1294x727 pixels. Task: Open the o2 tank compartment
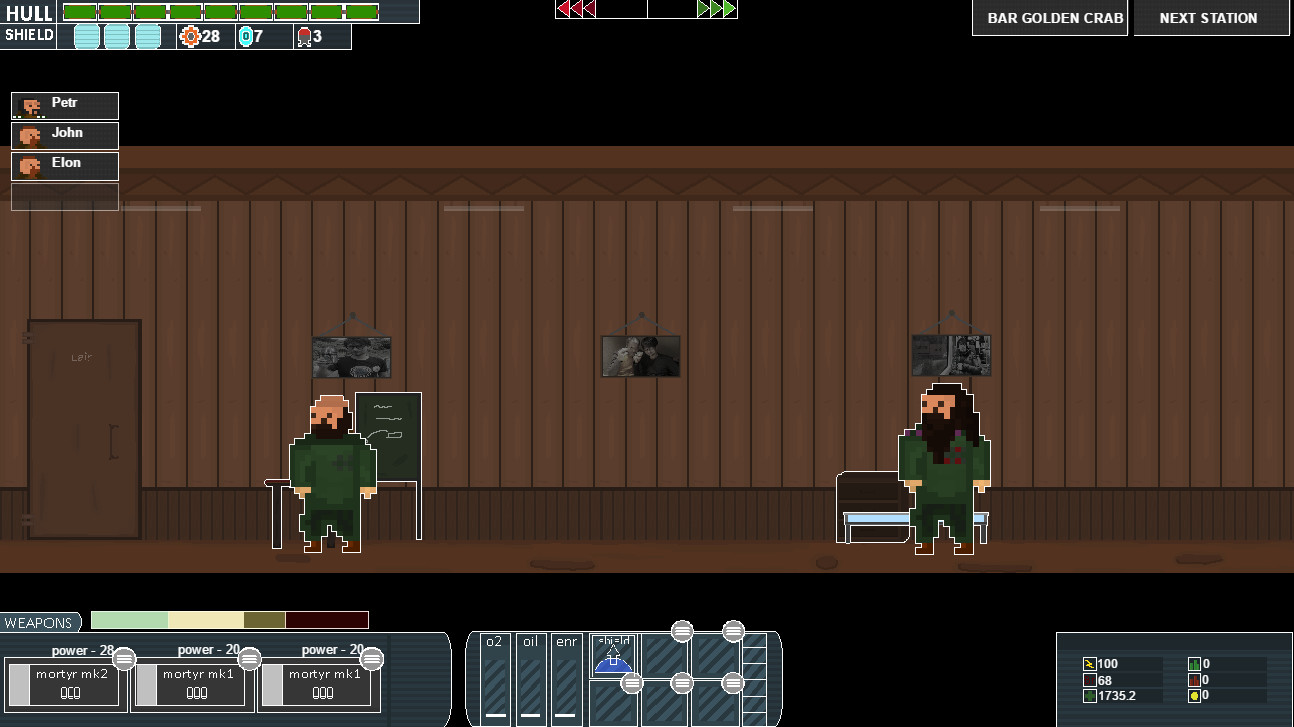tap(493, 680)
